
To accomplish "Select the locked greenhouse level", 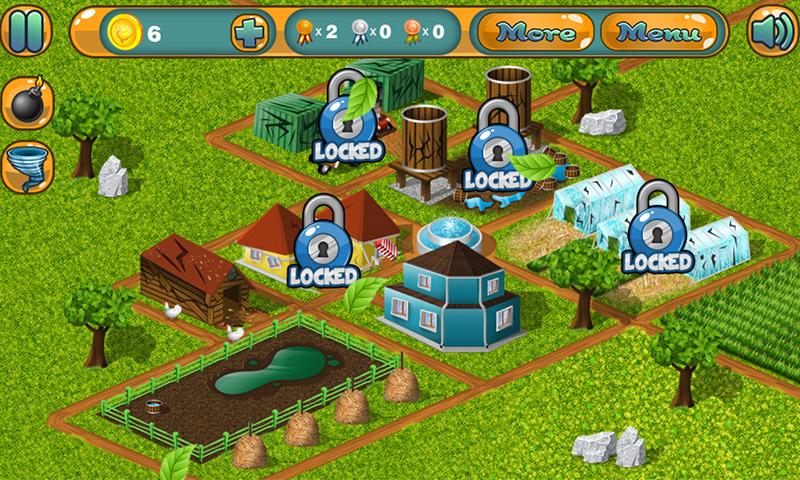I will 657,230.
